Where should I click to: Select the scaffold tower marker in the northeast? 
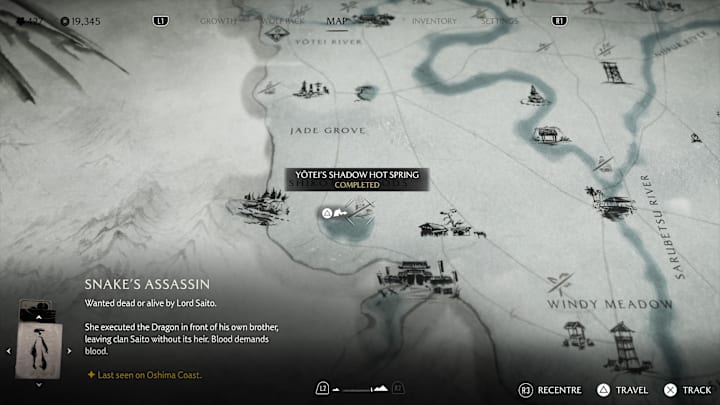(611, 71)
